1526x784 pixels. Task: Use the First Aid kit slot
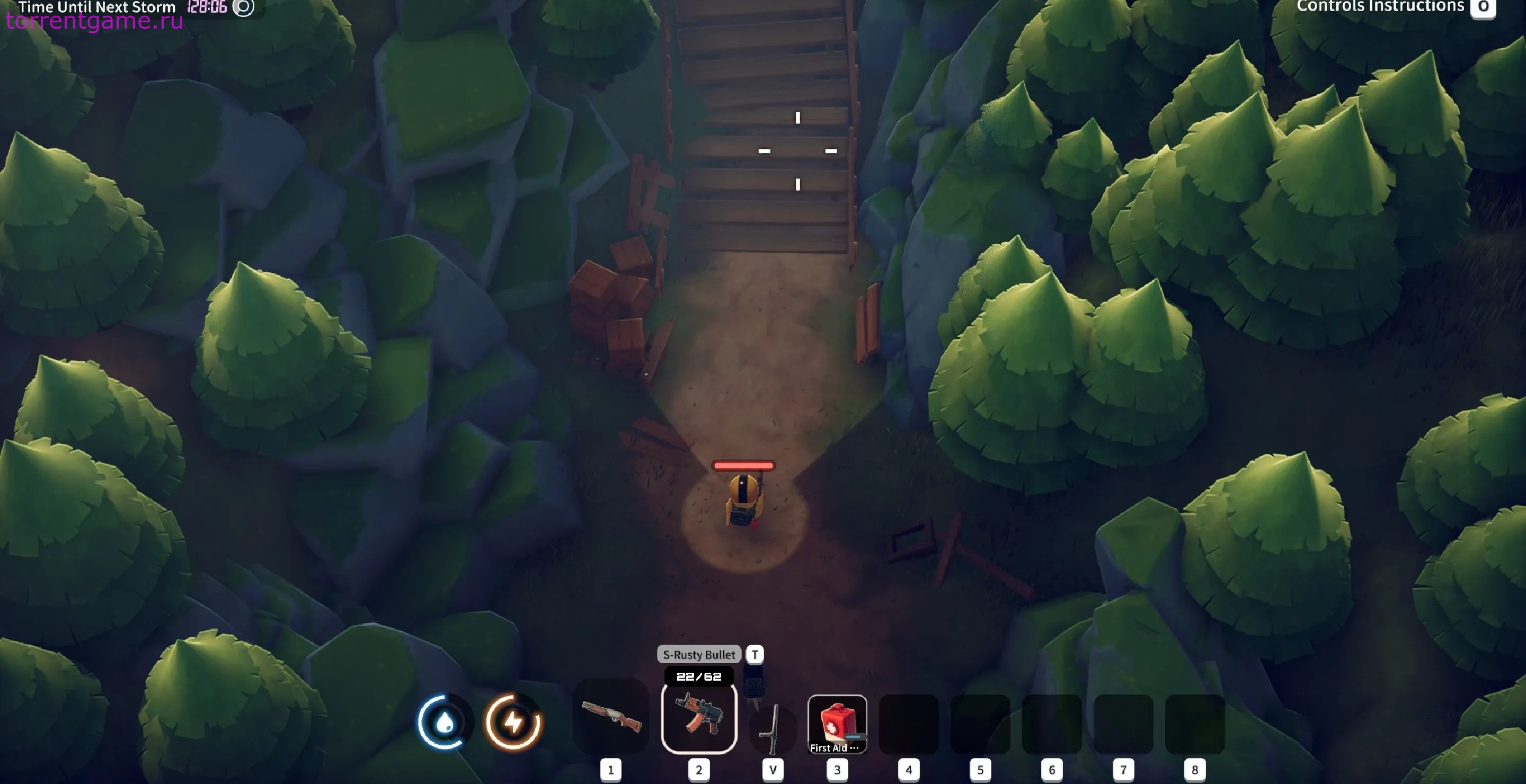tap(837, 724)
